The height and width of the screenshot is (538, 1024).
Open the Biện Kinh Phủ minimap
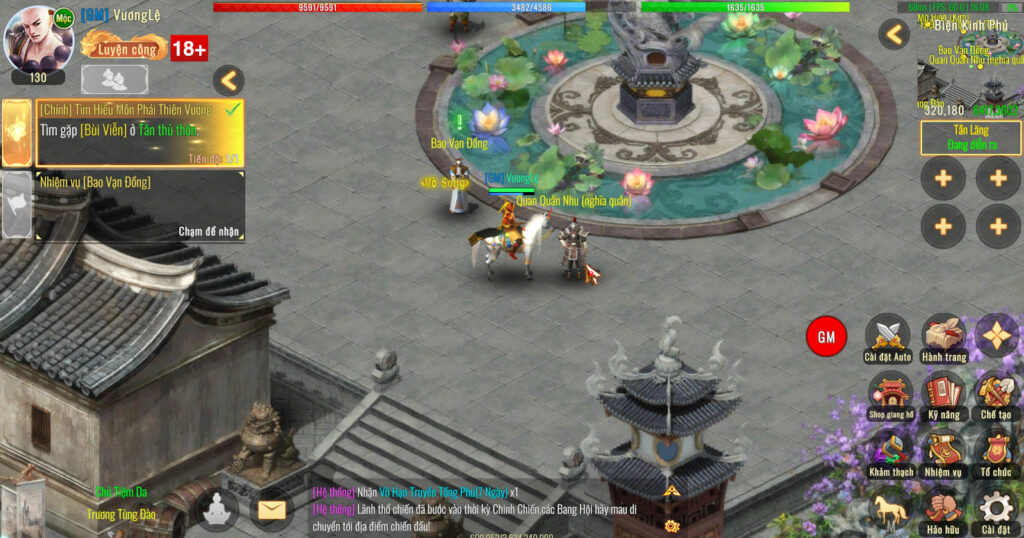[970, 65]
